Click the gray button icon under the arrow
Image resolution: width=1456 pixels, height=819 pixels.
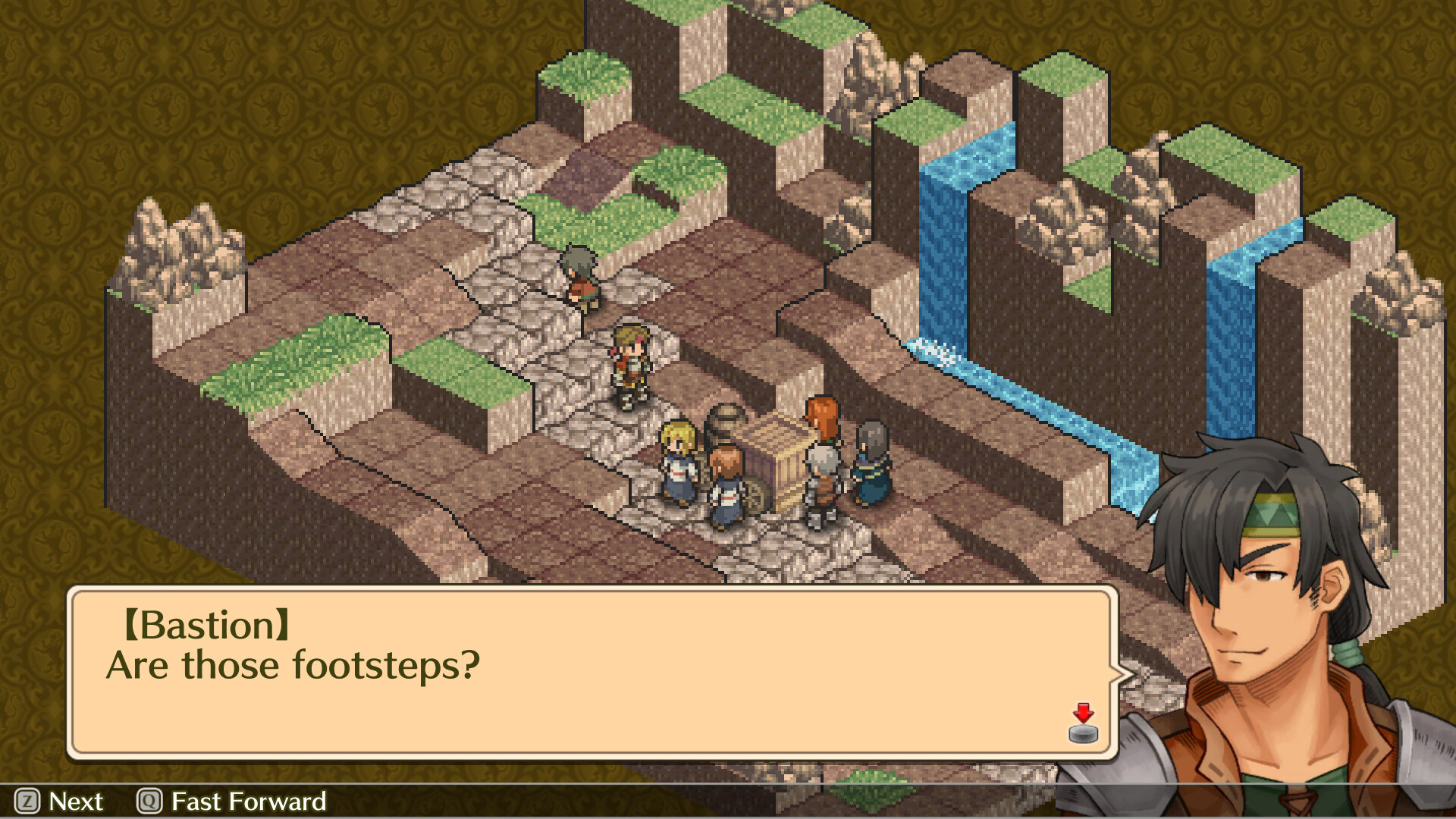[x=1083, y=732]
